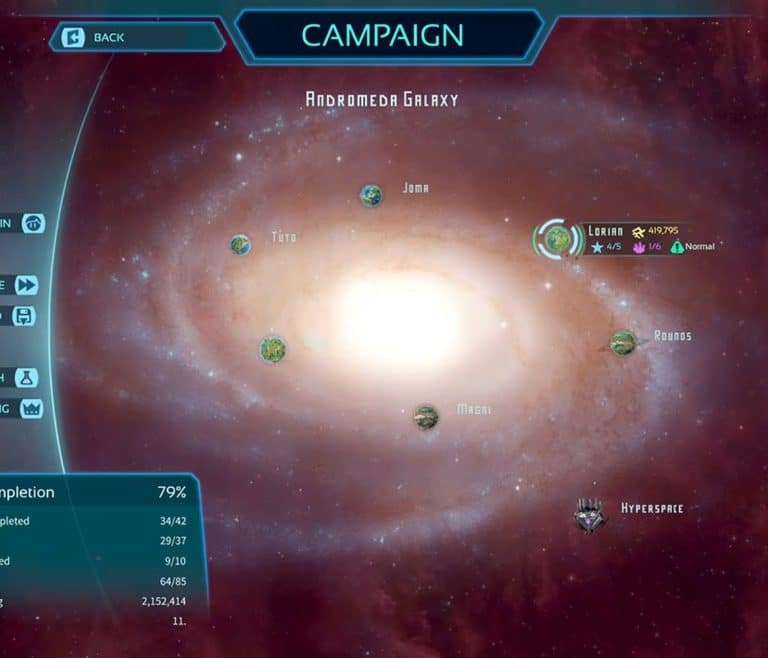Choose planet Tuto
768x658 pixels.
click(x=240, y=244)
